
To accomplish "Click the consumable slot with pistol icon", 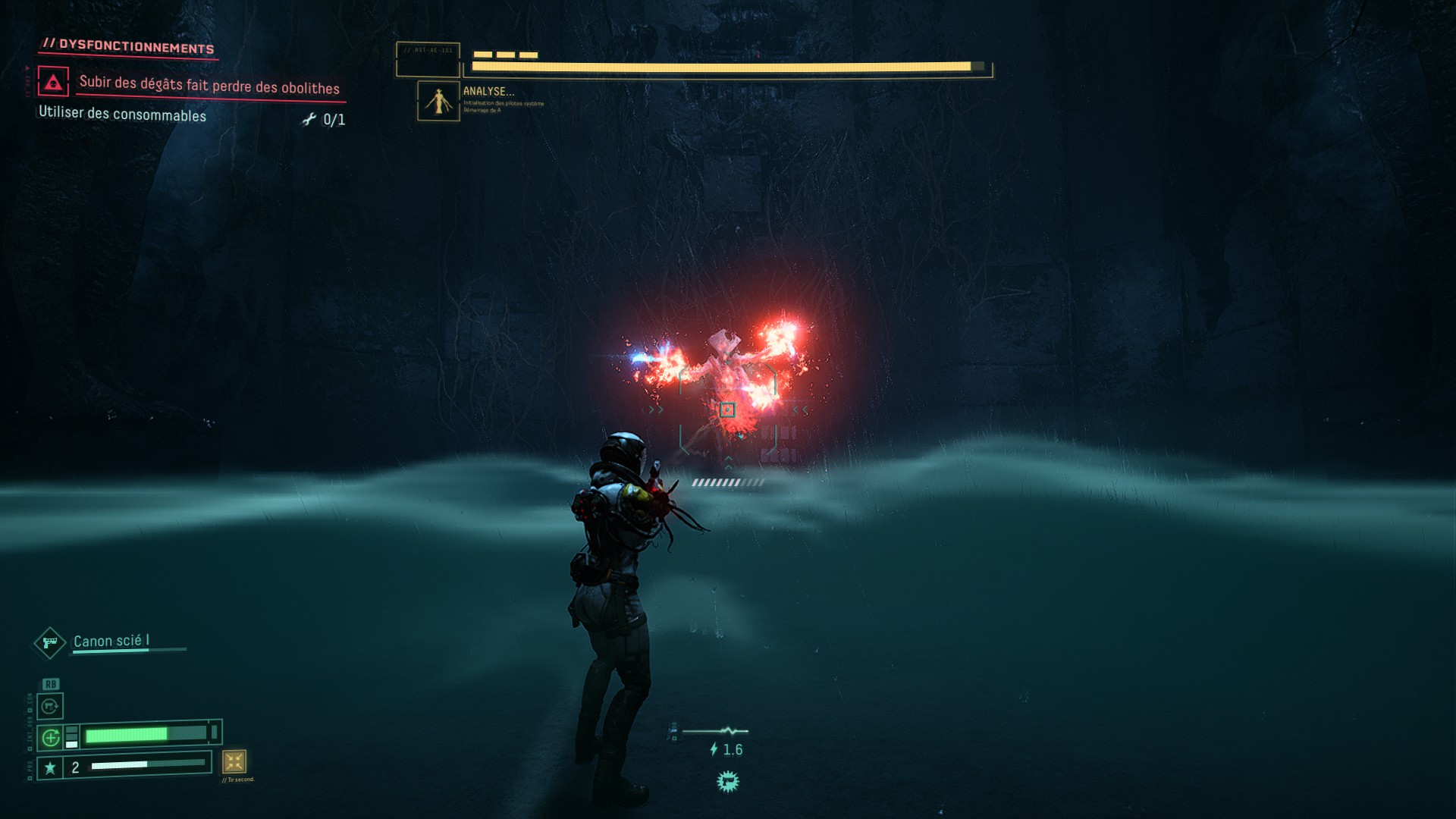I will (x=50, y=707).
